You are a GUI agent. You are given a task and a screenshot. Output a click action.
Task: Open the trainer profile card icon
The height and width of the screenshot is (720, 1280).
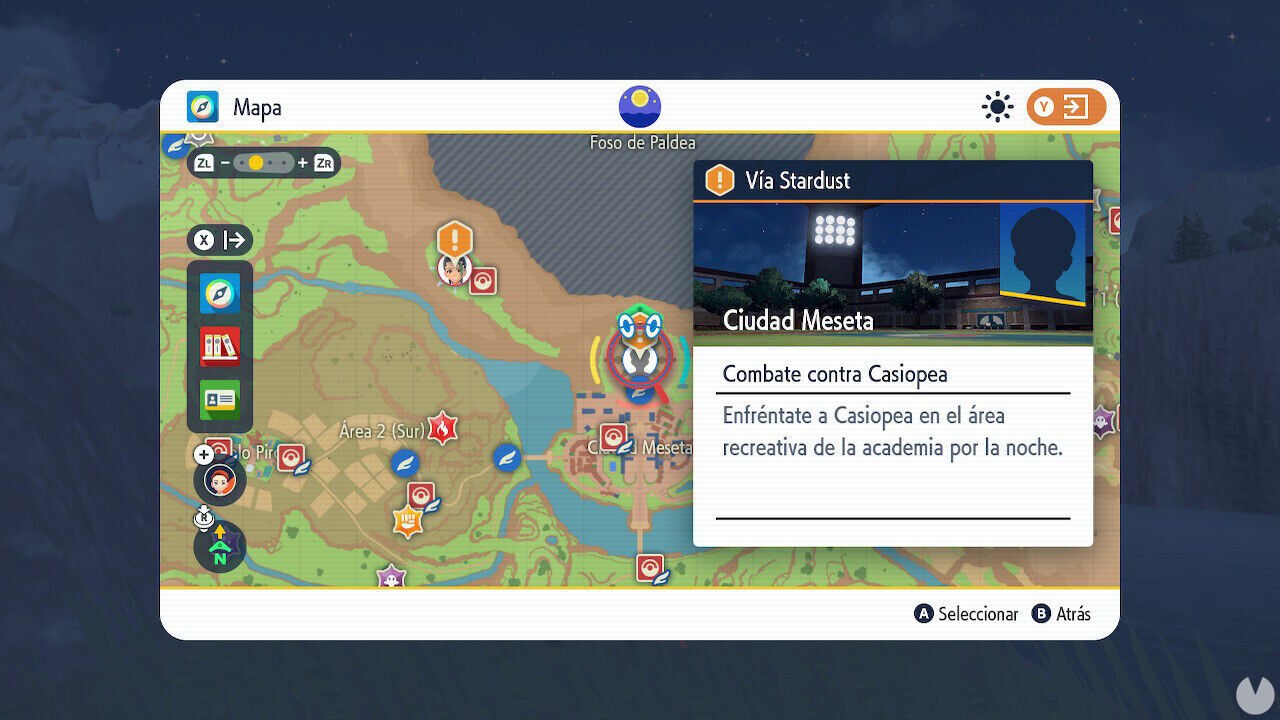(219, 399)
